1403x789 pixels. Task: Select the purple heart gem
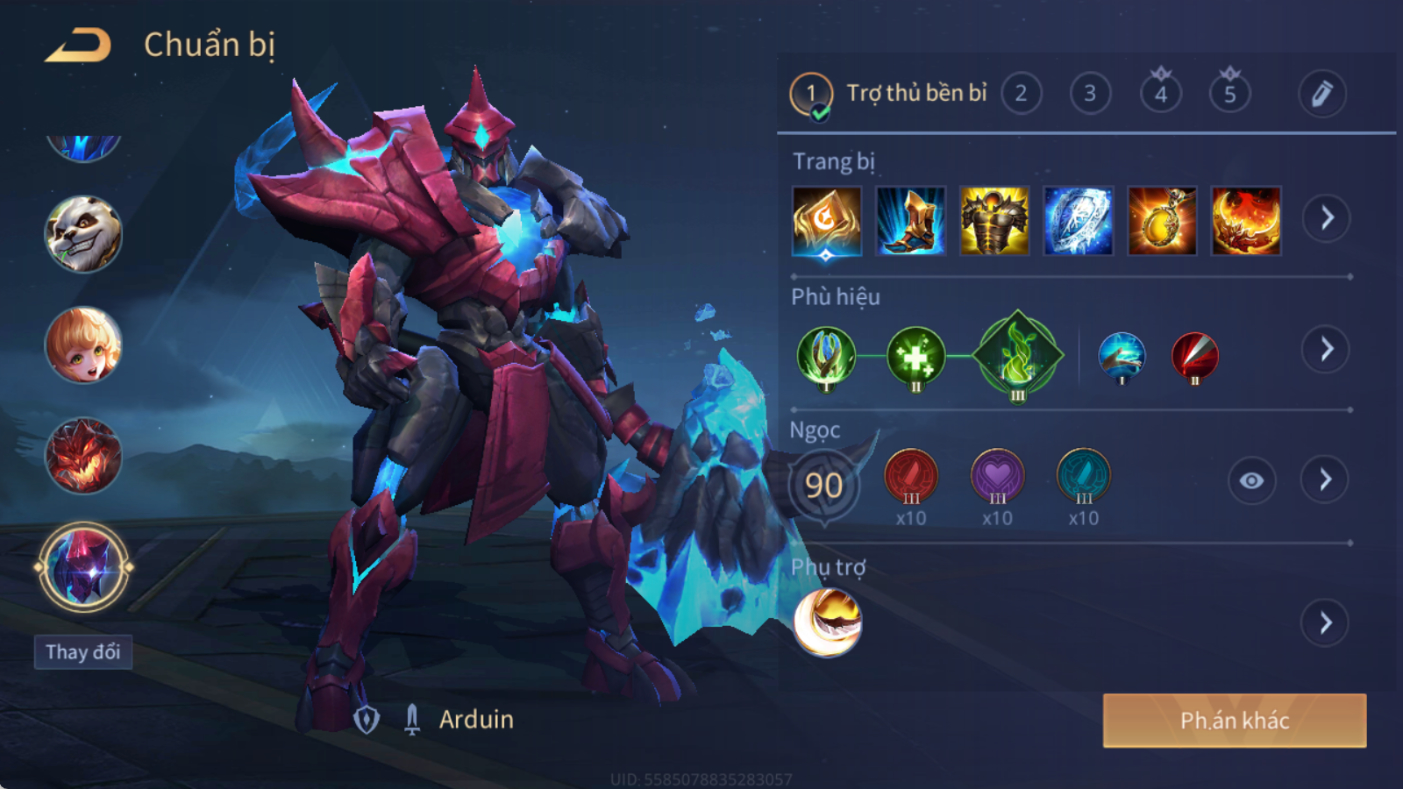click(997, 477)
